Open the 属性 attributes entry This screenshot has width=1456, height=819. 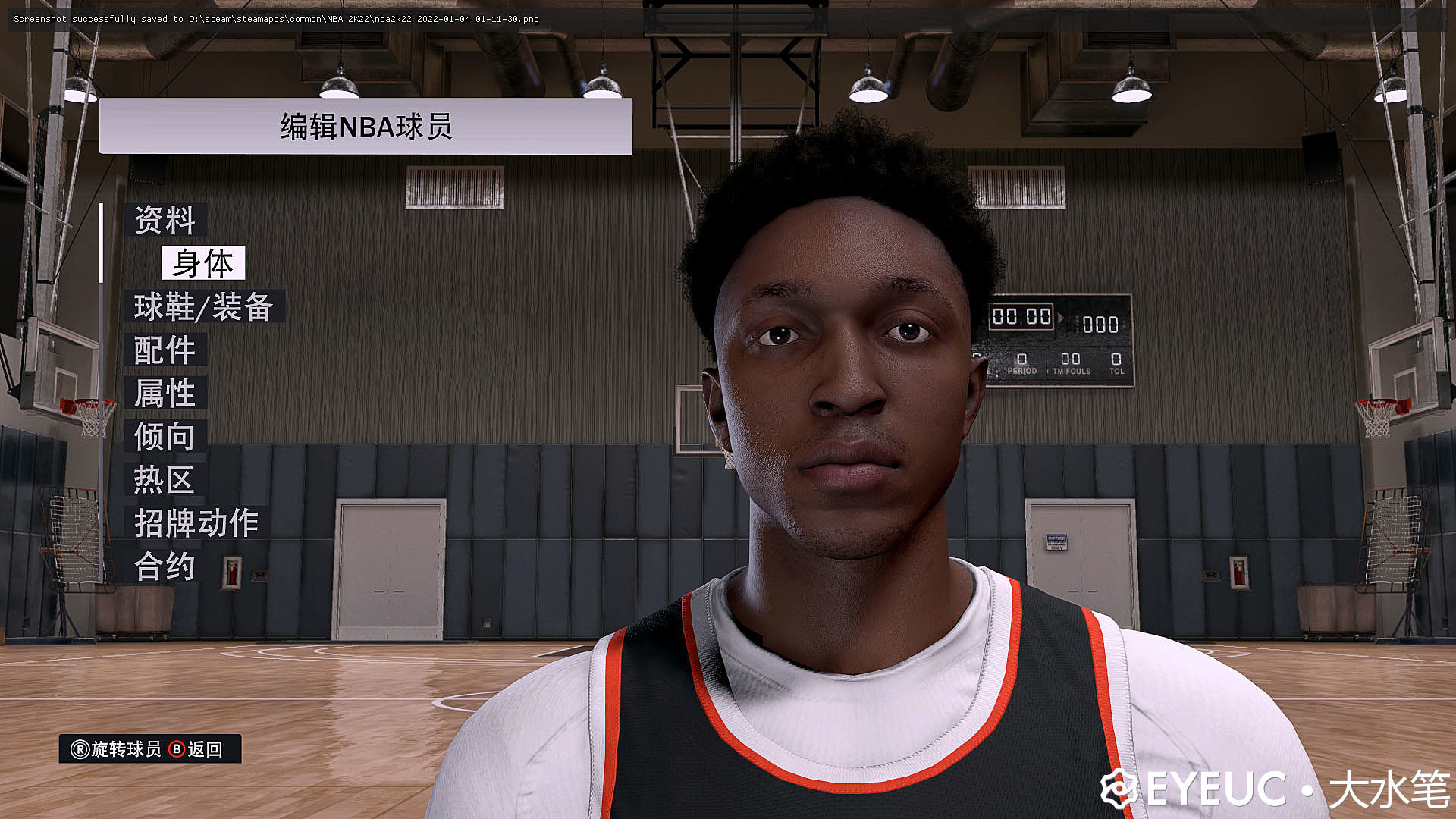(165, 394)
